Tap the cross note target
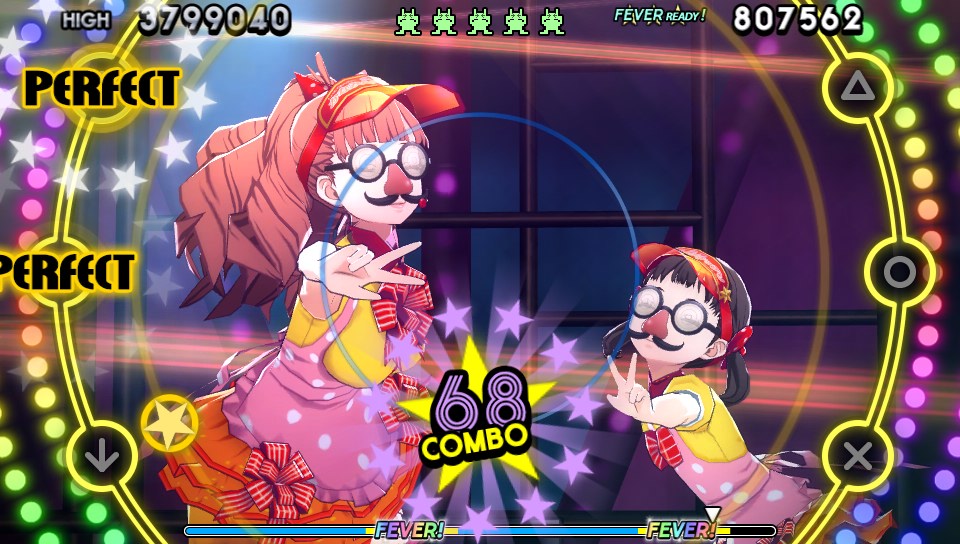This screenshot has height=544, width=960. point(857,456)
